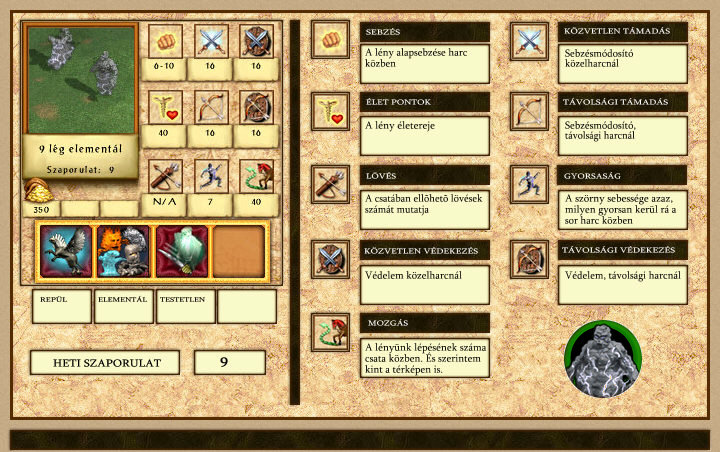The width and height of the screenshot is (720, 452).
Task: Click the heart hit points stat icon
Action: pos(165,108)
